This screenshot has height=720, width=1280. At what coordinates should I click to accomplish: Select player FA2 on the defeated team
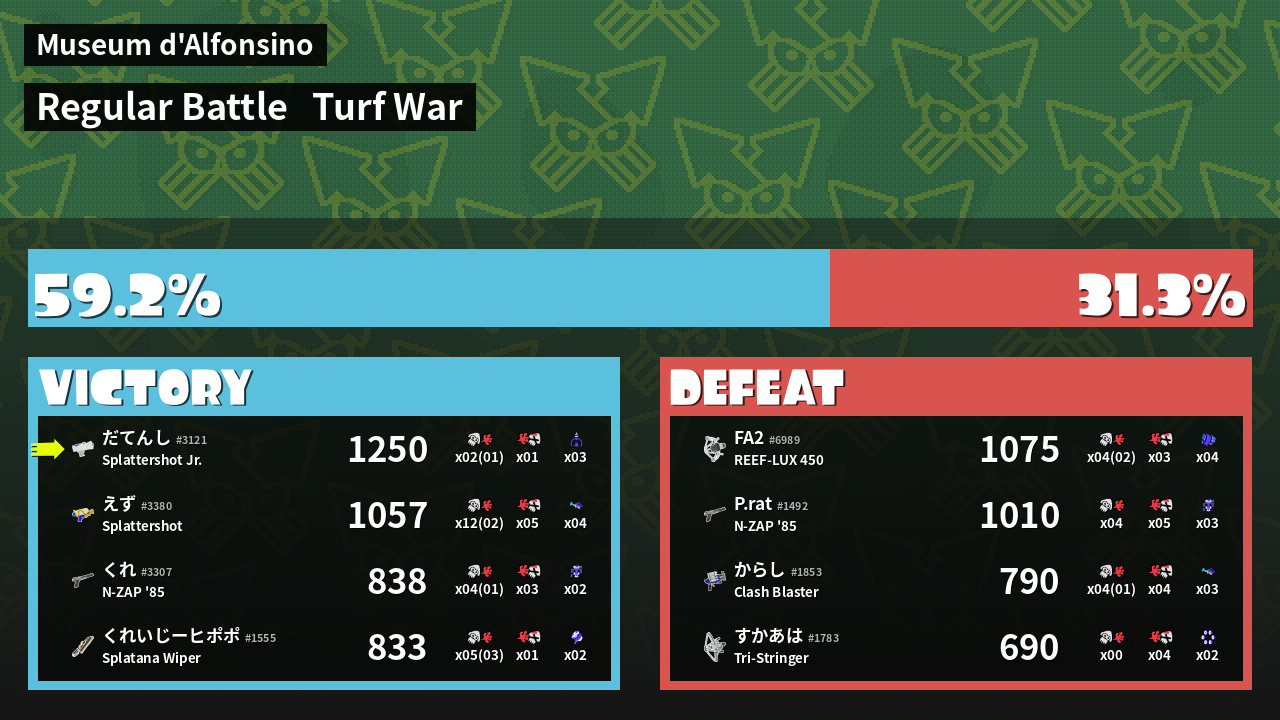(956, 449)
